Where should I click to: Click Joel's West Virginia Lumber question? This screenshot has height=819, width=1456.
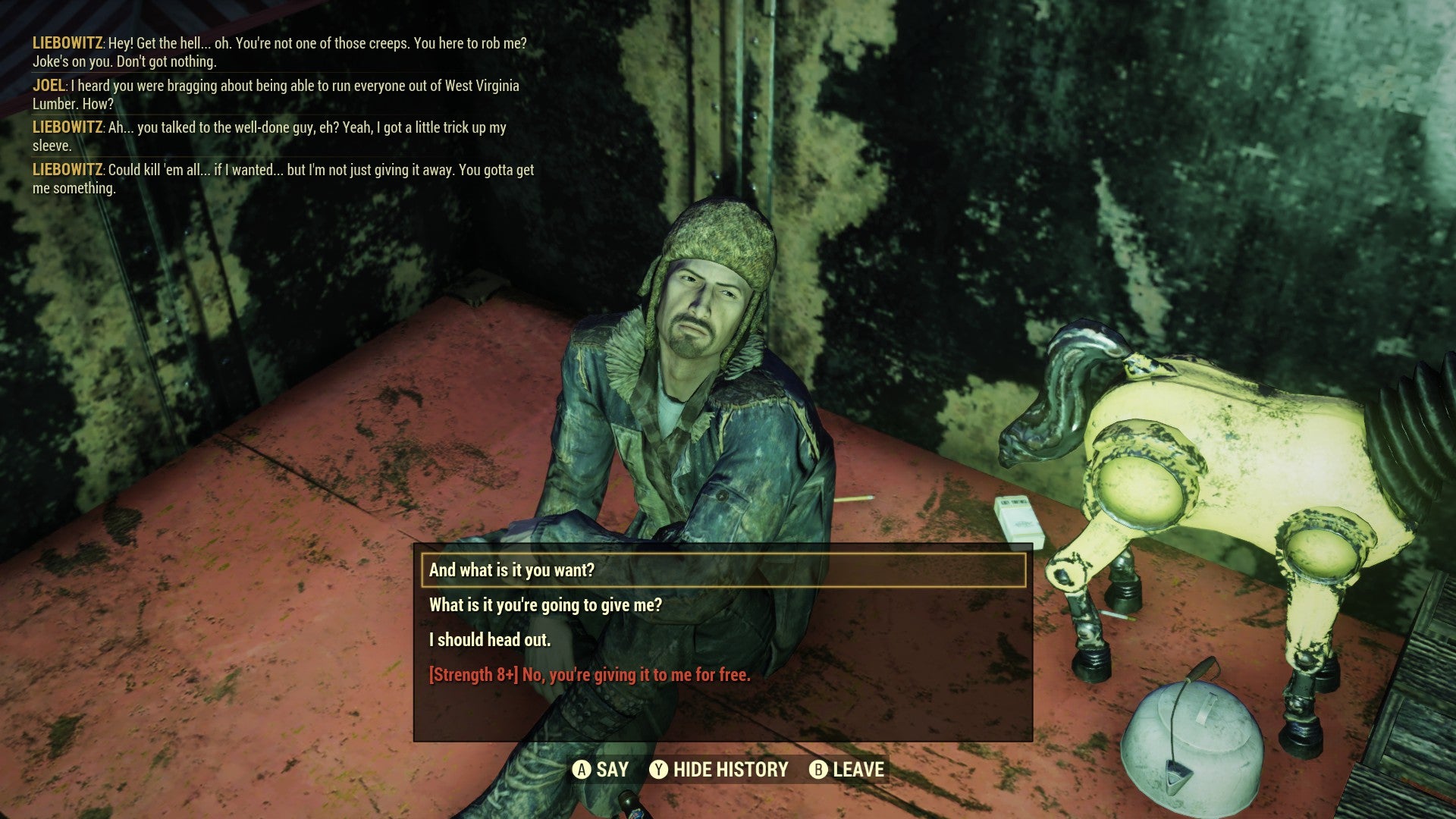click(281, 94)
